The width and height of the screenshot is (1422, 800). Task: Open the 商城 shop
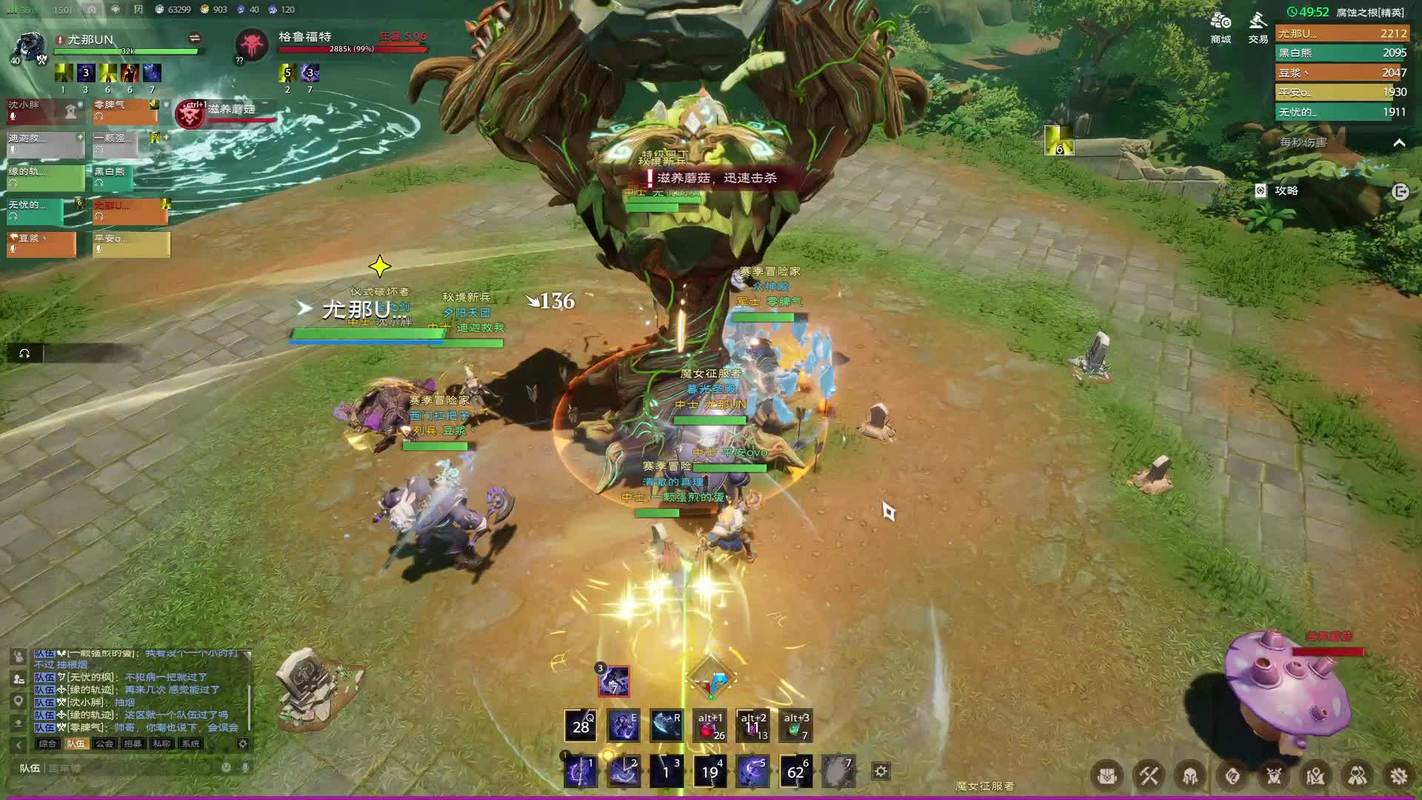coord(1220,25)
